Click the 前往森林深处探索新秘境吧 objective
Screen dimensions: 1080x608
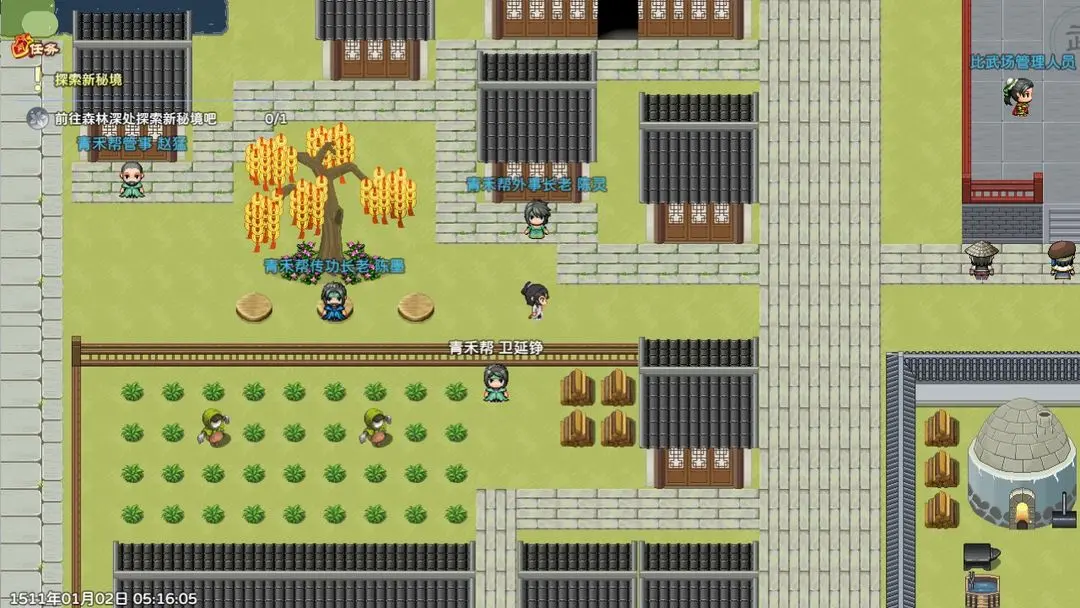[x=135, y=119]
